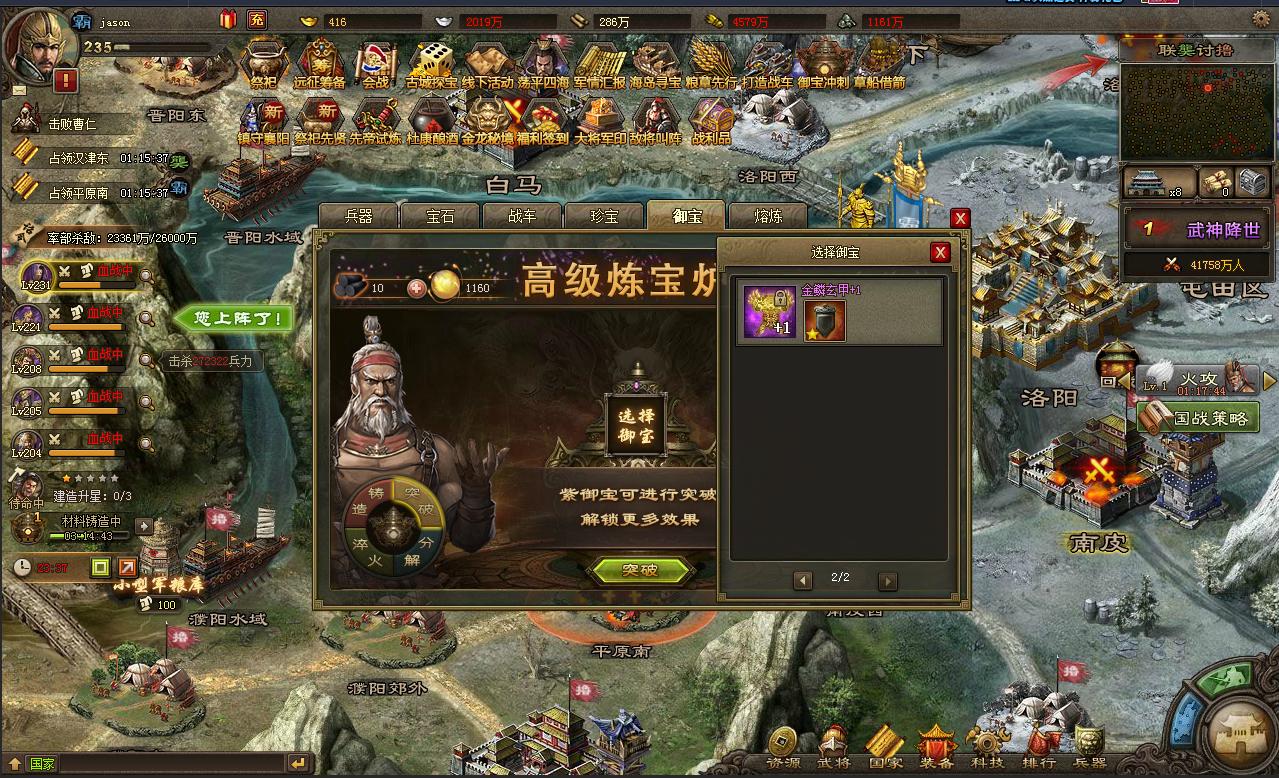Click the 国战策略 button
1279x778 pixels.
[x=1197, y=417]
